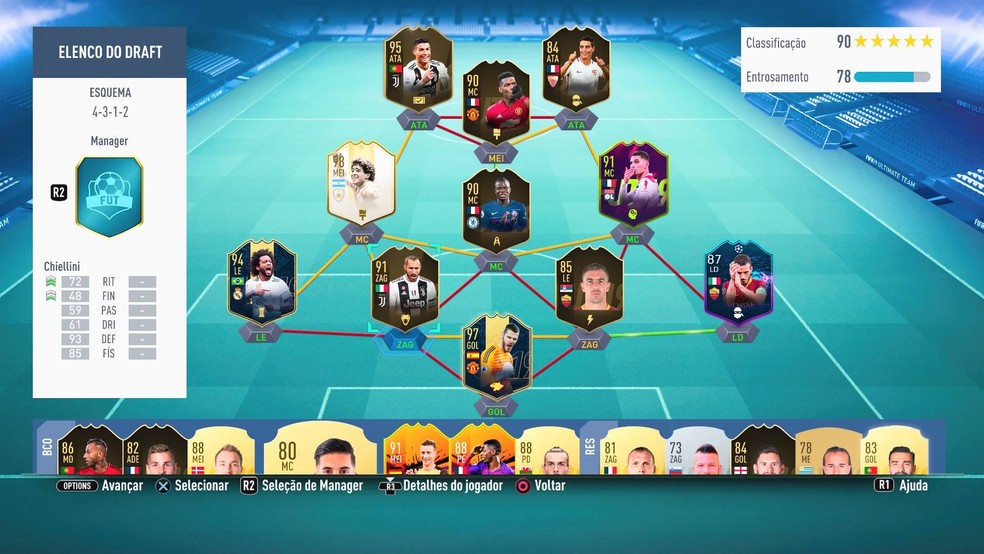Screen dimensions: 984x554
Task: Pick the 90 MC Manchester United card
Action: (497, 104)
